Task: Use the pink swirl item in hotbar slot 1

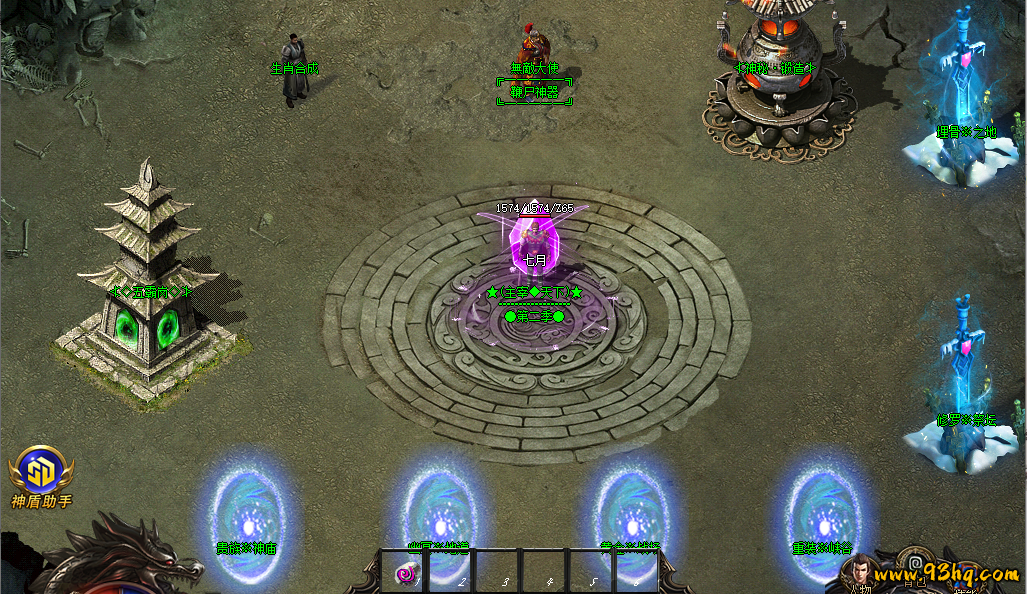Action: point(405,573)
